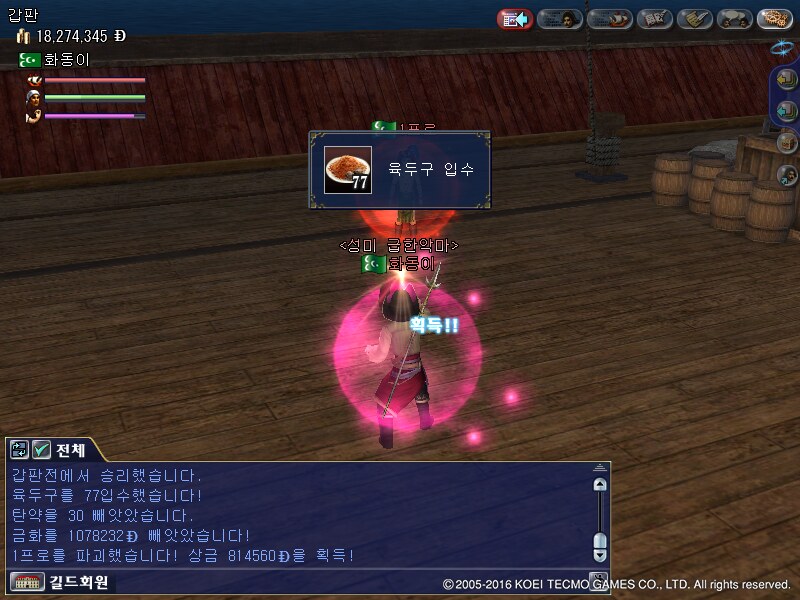Screen dimensions: 800x600
Task: Select the 화동이 player name with flag
Action: tap(399, 264)
